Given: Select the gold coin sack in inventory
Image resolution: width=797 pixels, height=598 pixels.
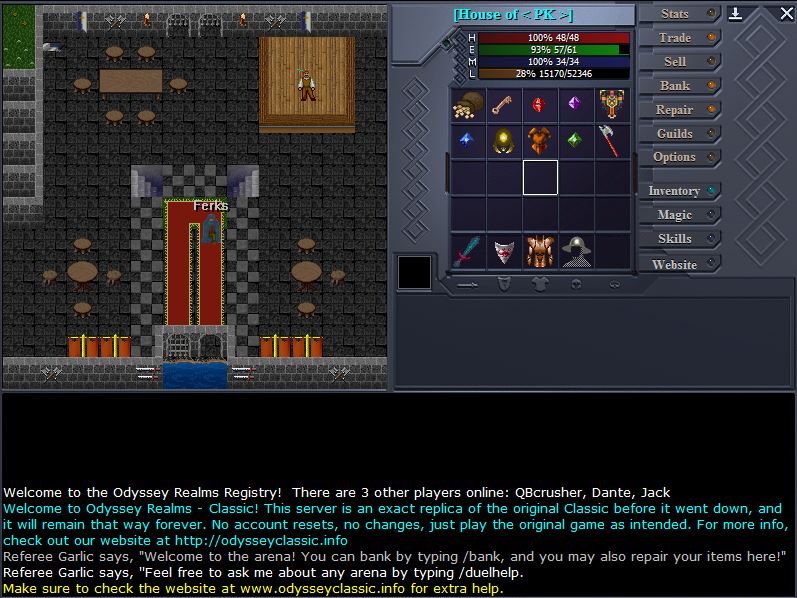Looking at the screenshot, I should [x=468, y=105].
